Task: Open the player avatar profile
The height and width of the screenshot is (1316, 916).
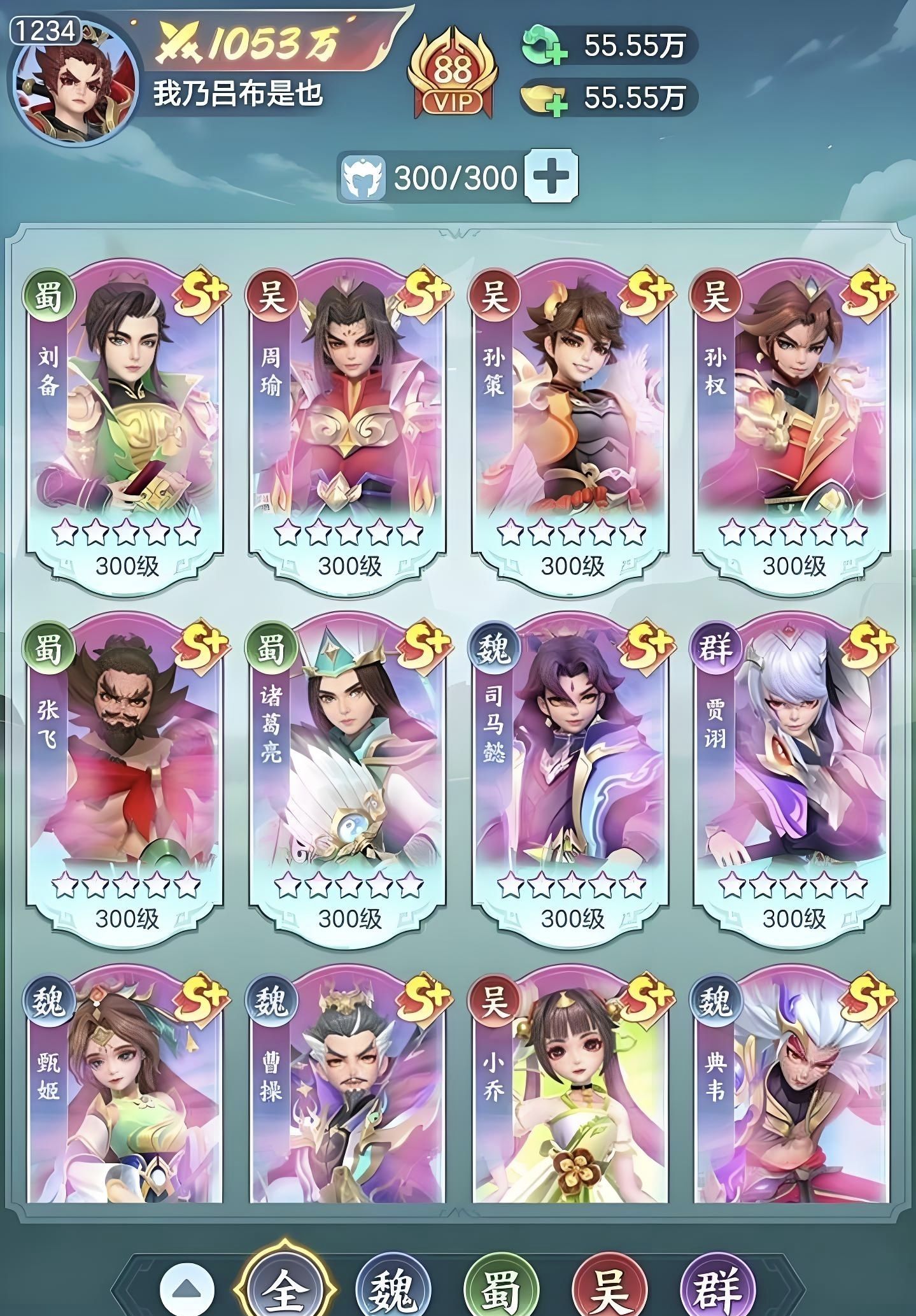Action: click(x=74, y=83)
